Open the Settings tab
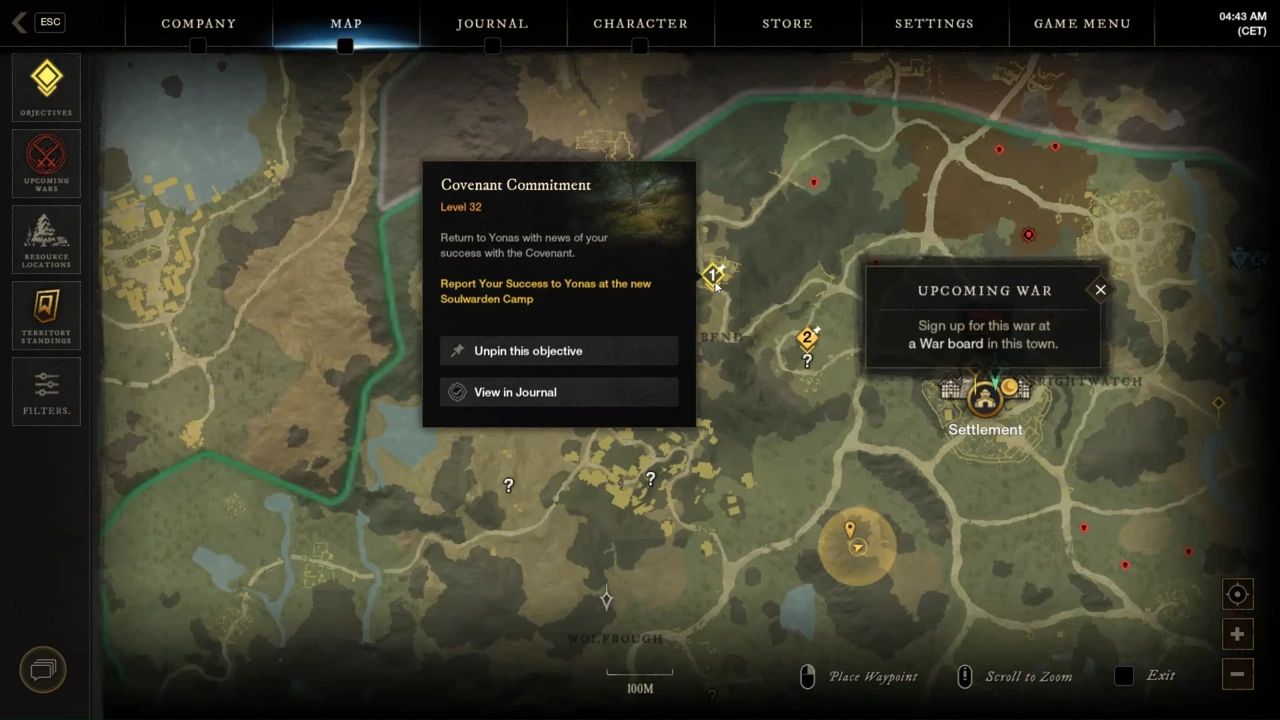 [934, 23]
